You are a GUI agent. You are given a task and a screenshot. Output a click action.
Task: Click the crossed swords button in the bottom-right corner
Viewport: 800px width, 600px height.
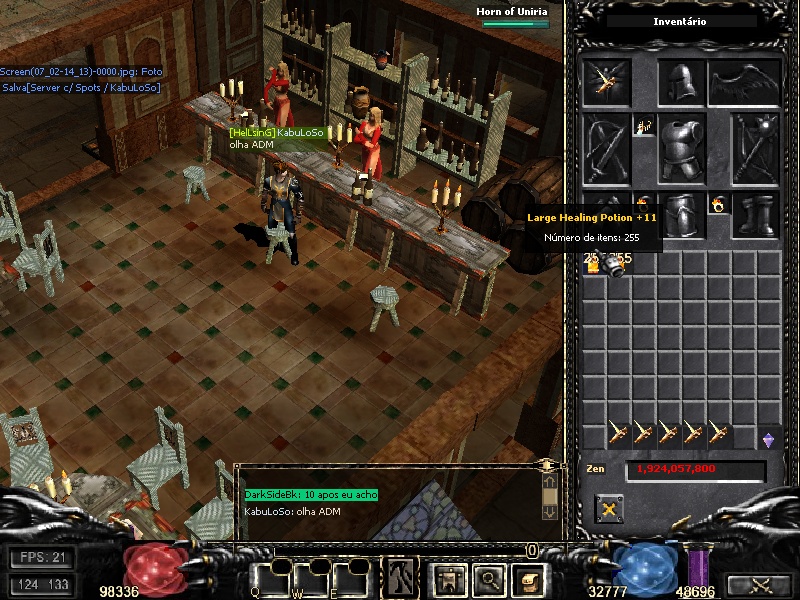point(760,585)
